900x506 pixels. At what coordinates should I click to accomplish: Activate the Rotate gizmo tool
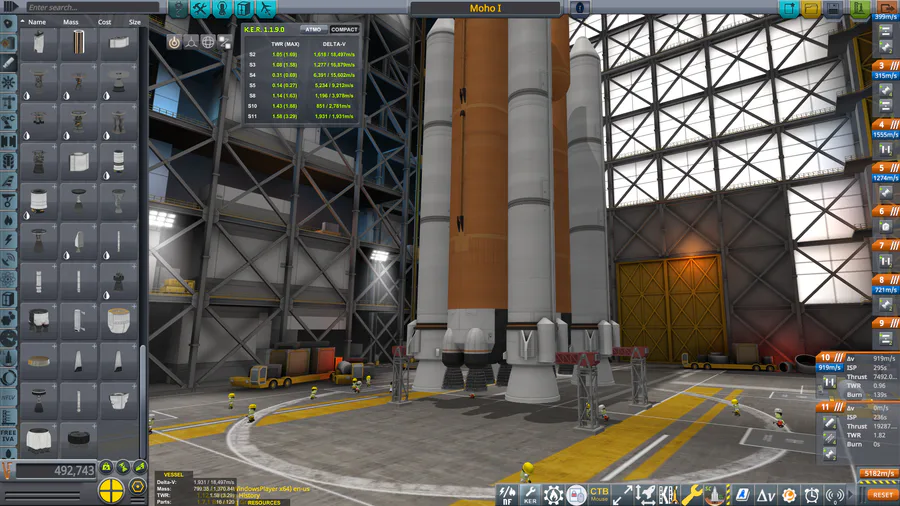tap(208, 42)
